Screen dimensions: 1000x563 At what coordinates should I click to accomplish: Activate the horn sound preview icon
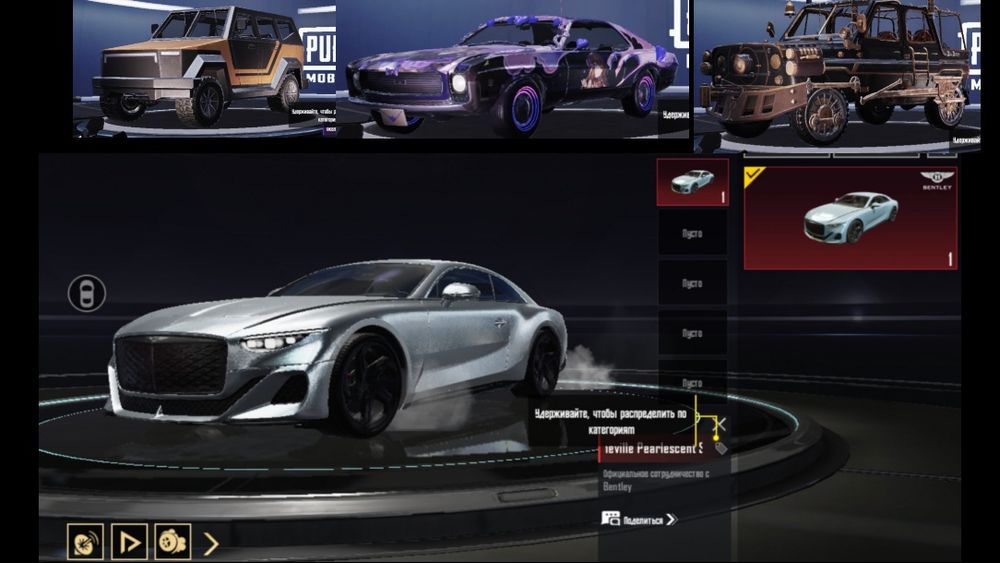tap(85, 542)
